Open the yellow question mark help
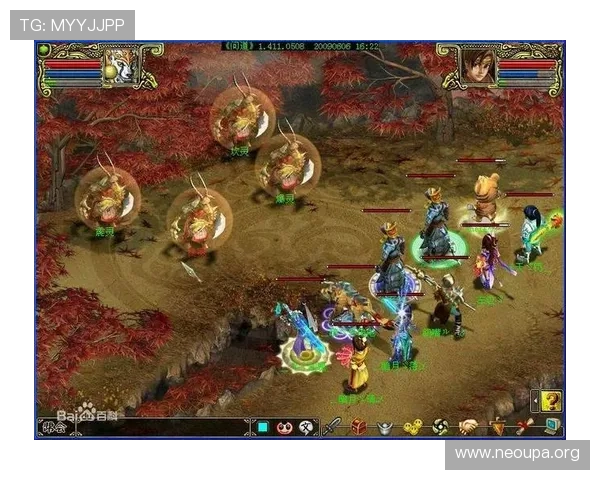The image size is (600, 480). pos(551,400)
